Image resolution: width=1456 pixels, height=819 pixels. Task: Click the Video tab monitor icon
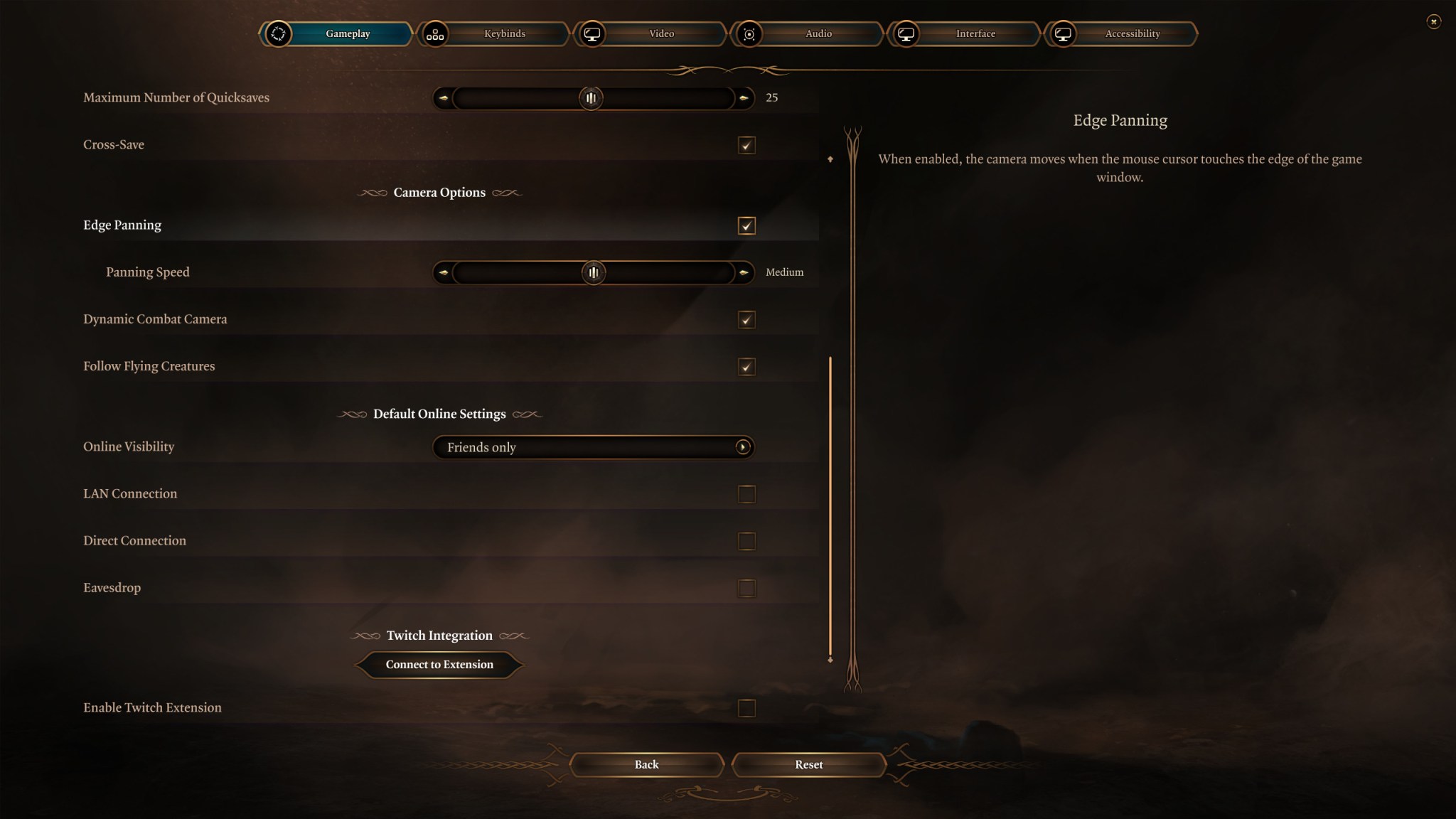click(x=593, y=33)
